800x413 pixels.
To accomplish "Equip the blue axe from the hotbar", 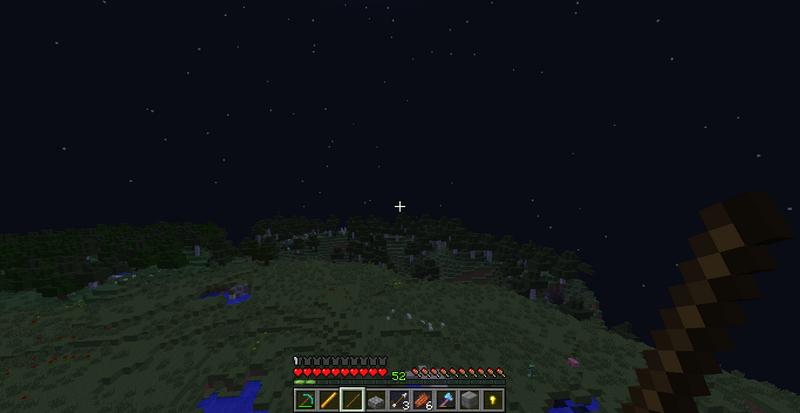I will (445, 400).
